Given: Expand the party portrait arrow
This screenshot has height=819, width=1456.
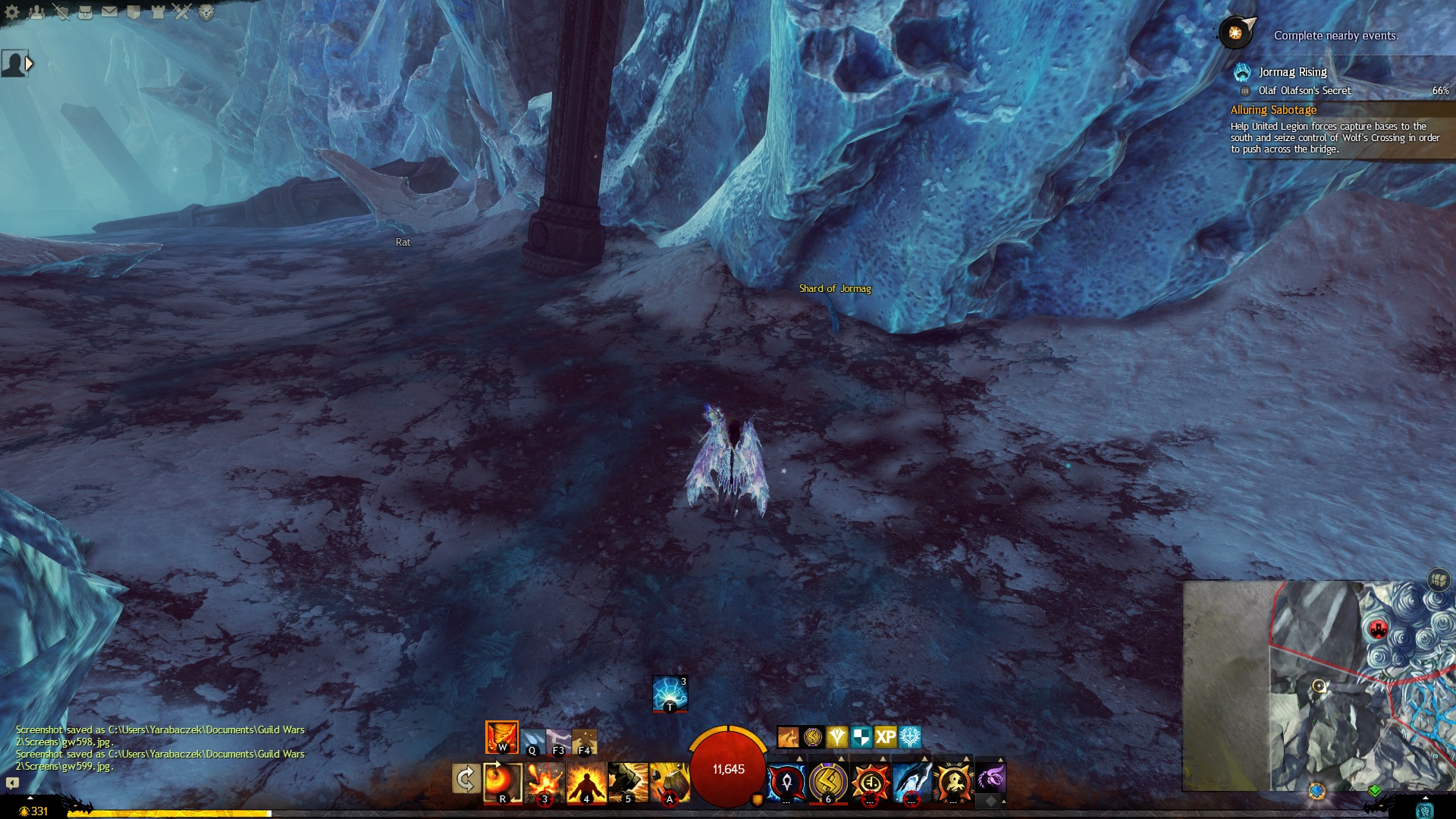Looking at the screenshot, I should coord(30,64).
